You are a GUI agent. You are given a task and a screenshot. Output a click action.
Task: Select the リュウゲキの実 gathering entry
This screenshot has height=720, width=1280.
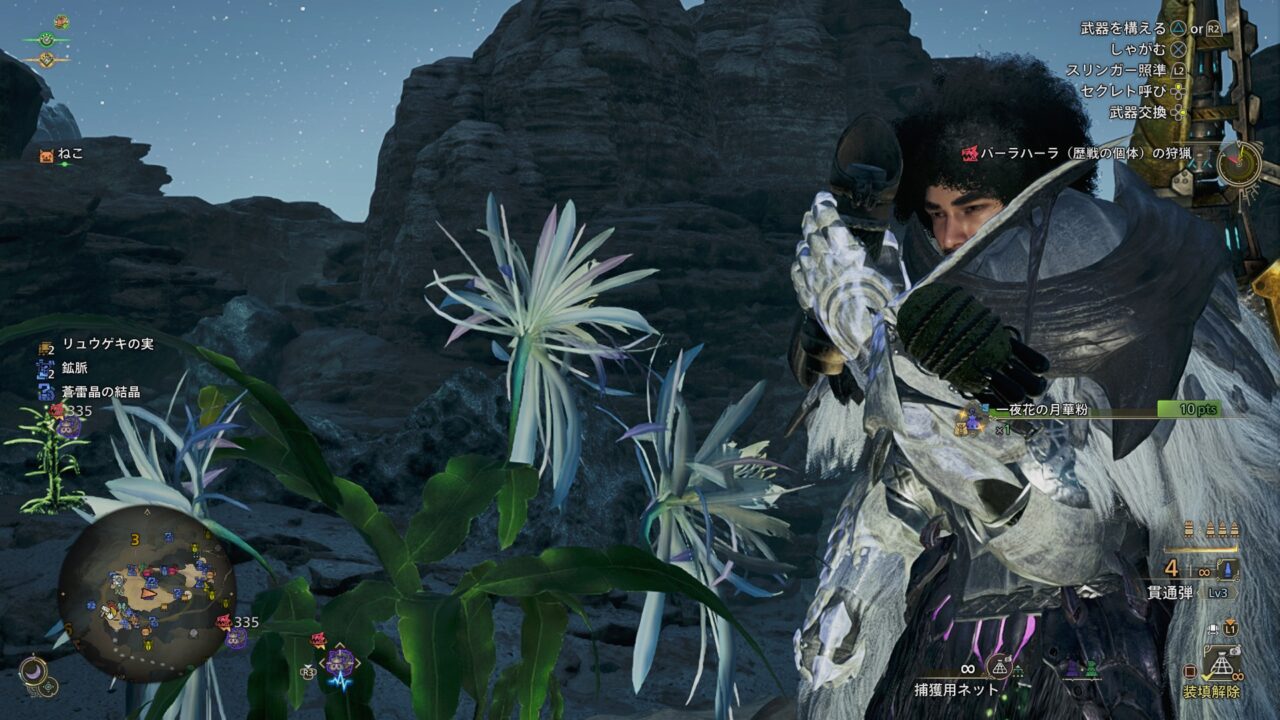click(96, 345)
